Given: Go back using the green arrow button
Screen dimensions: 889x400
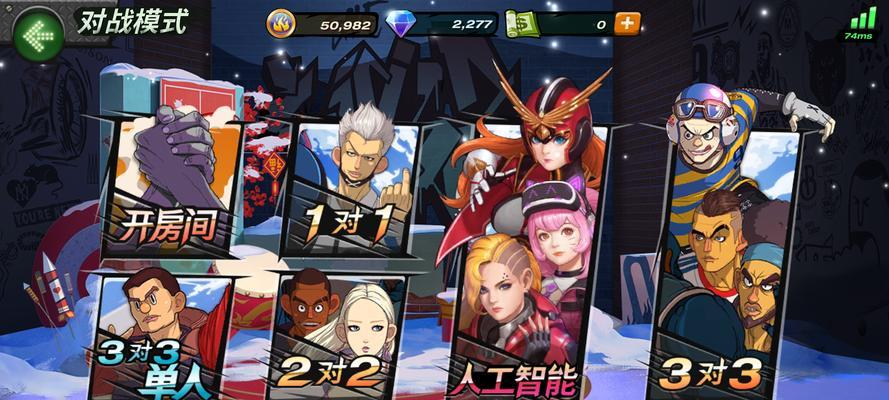Looking at the screenshot, I should 37,36.
